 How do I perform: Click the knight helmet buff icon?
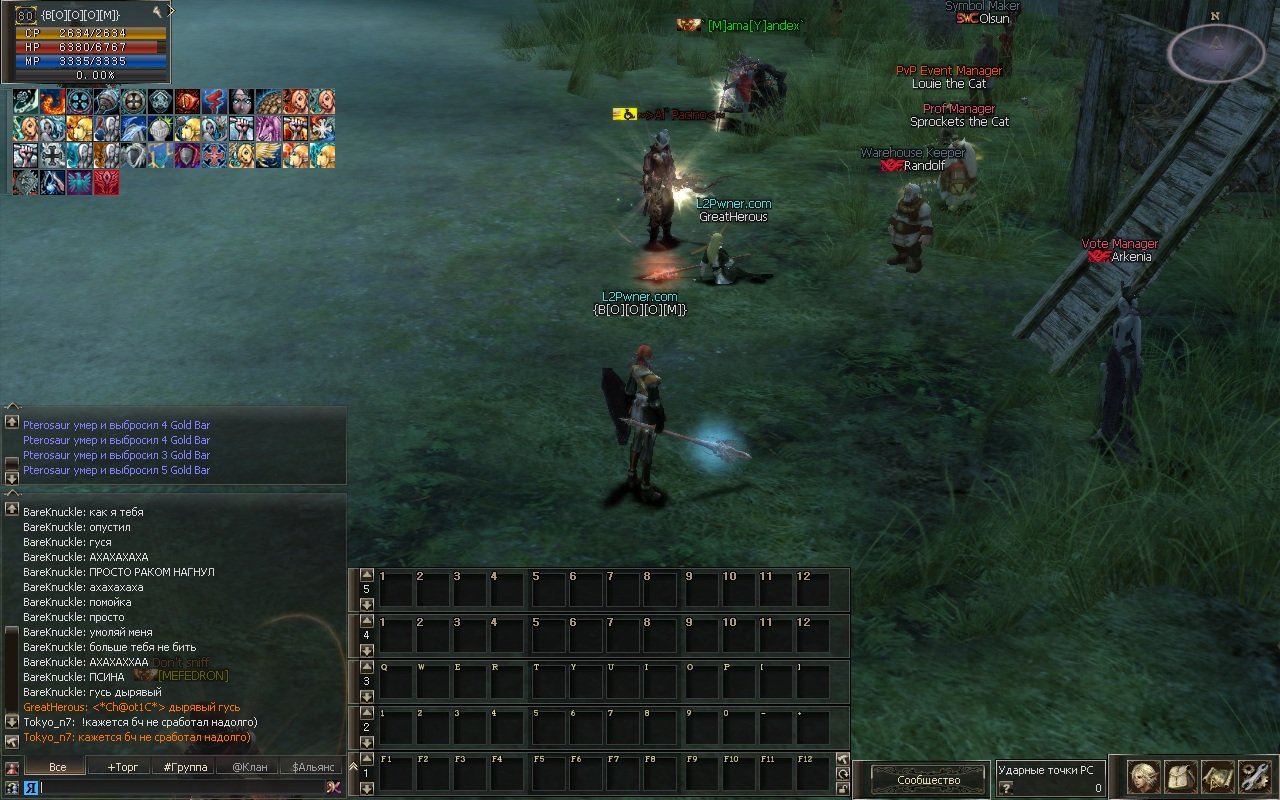(x=160, y=129)
